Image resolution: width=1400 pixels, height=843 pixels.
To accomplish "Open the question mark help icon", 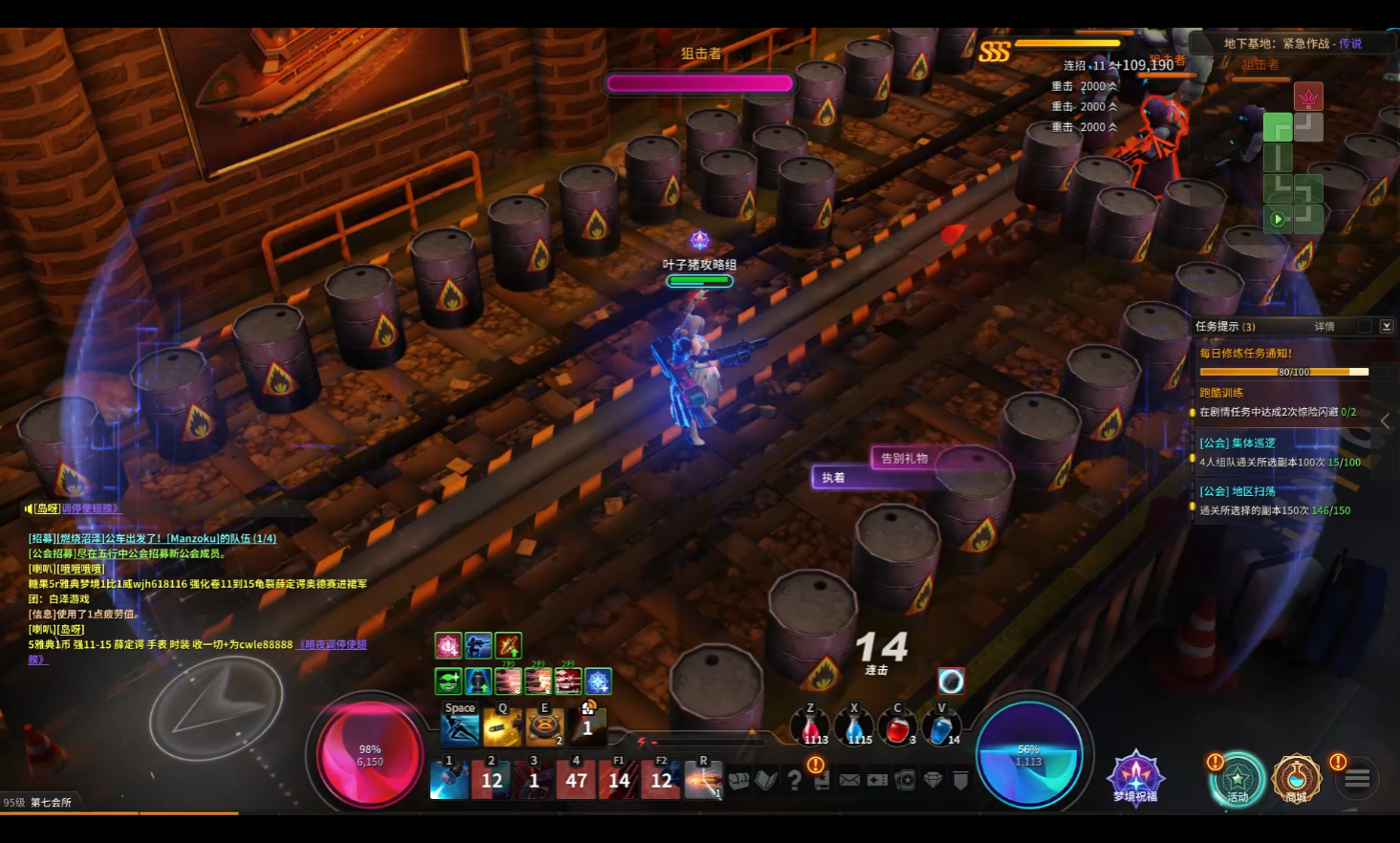I will pyautogui.click(x=794, y=781).
